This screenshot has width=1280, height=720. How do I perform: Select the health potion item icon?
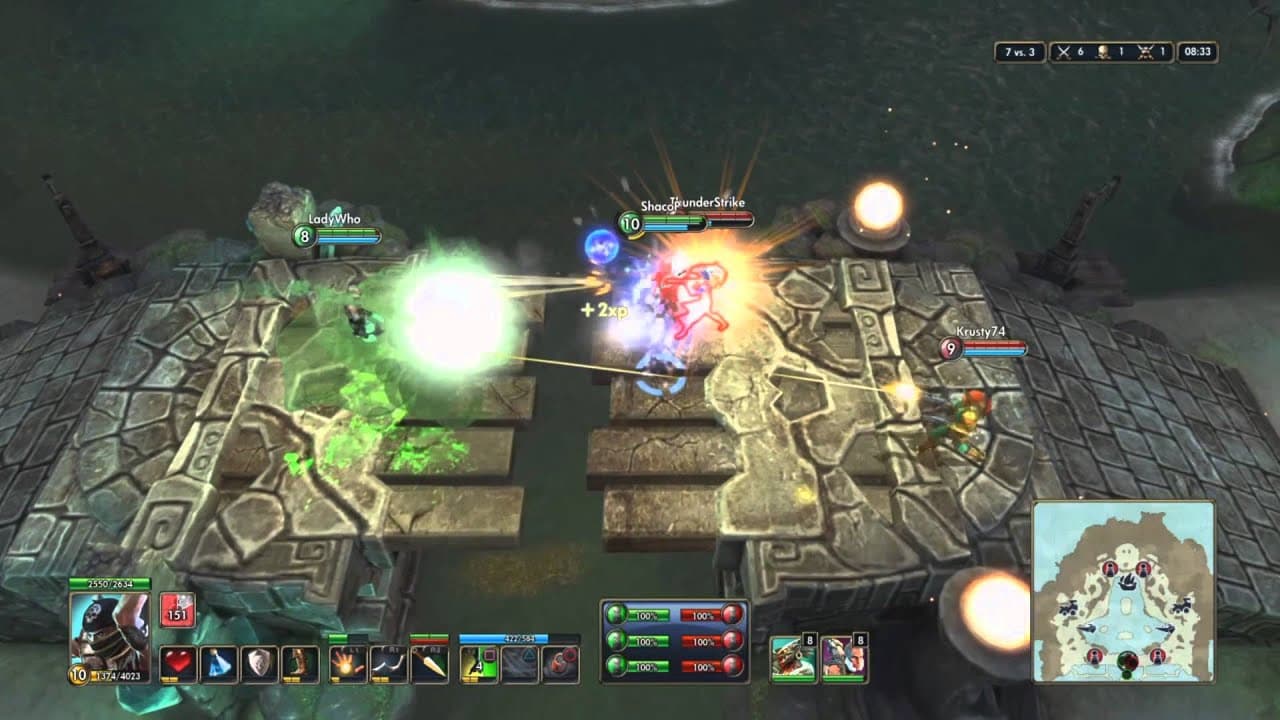(178, 663)
